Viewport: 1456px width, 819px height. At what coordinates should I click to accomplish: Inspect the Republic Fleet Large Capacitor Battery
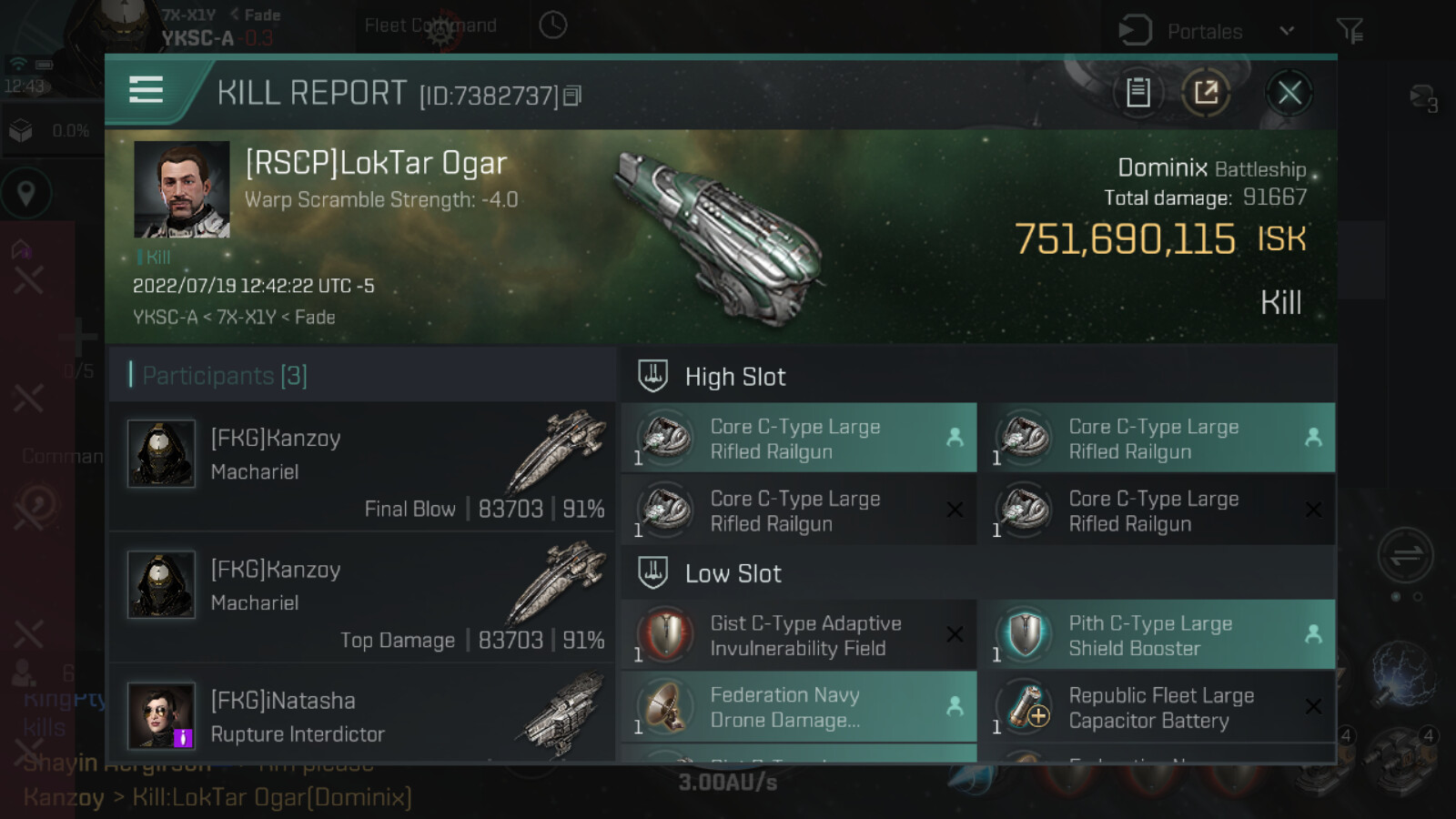point(1156,707)
